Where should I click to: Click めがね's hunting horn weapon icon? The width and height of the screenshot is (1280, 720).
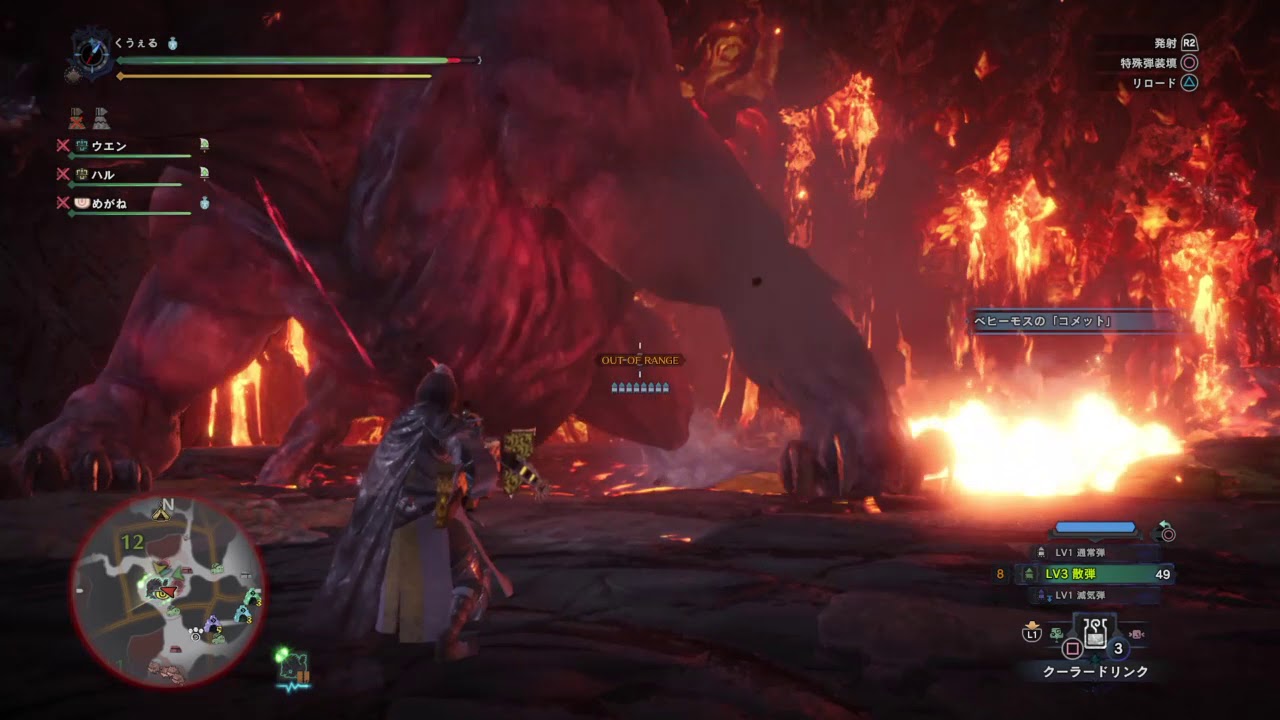[81, 203]
